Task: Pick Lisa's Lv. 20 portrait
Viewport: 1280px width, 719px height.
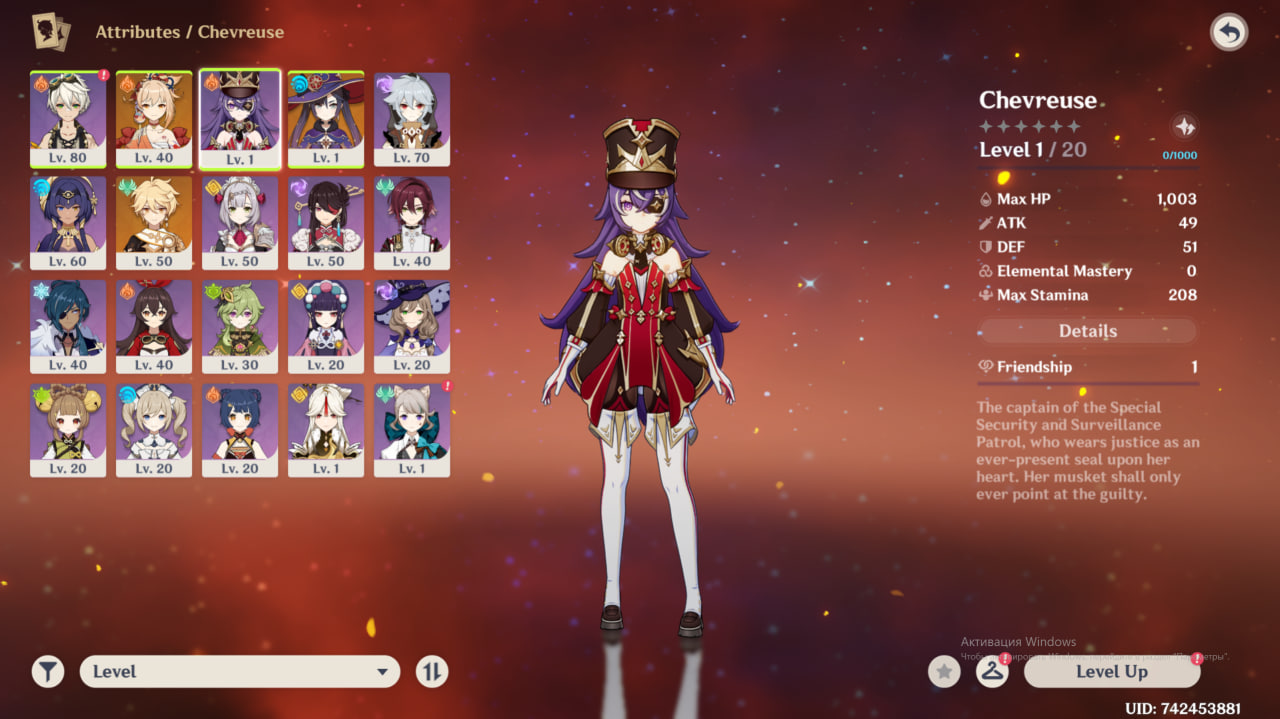Action: click(x=412, y=326)
